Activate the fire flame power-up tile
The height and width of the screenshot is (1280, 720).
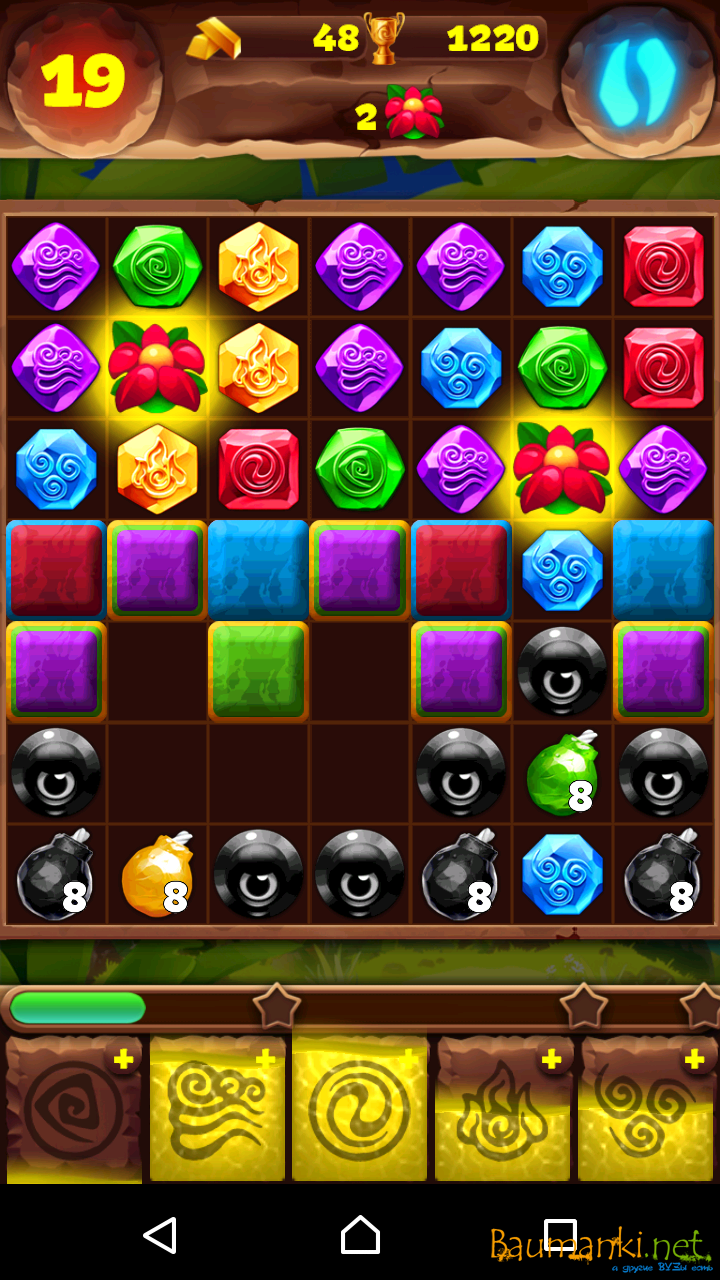coord(503,1110)
